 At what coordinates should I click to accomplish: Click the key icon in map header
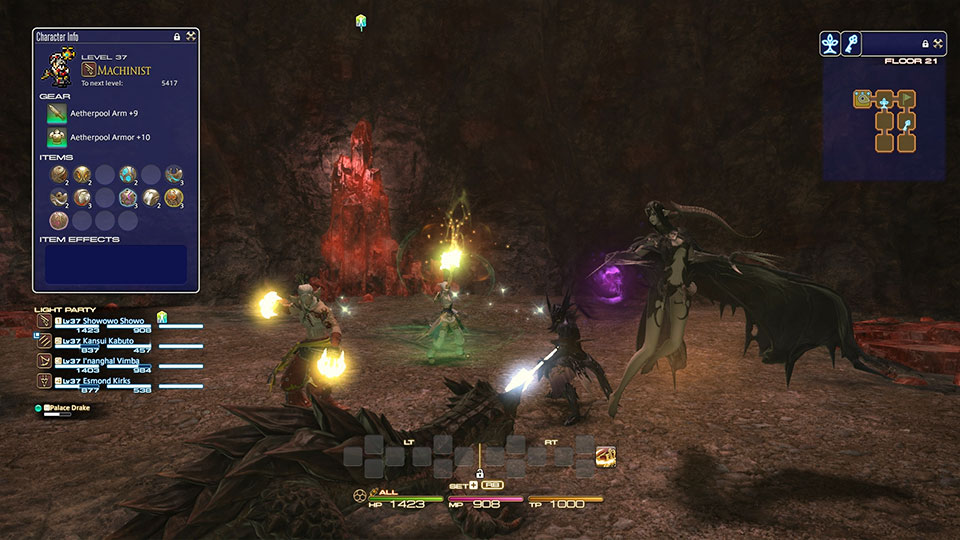click(x=851, y=43)
